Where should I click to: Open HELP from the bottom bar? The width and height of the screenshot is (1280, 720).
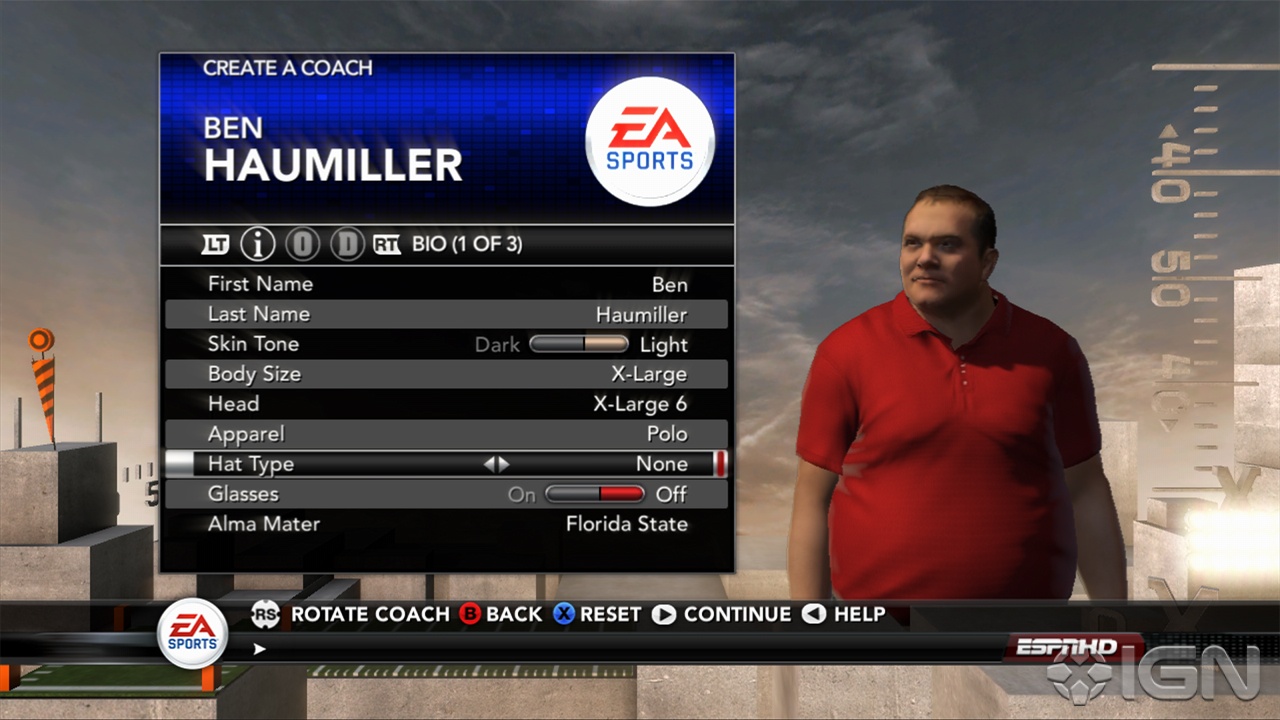click(x=857, y=615)
